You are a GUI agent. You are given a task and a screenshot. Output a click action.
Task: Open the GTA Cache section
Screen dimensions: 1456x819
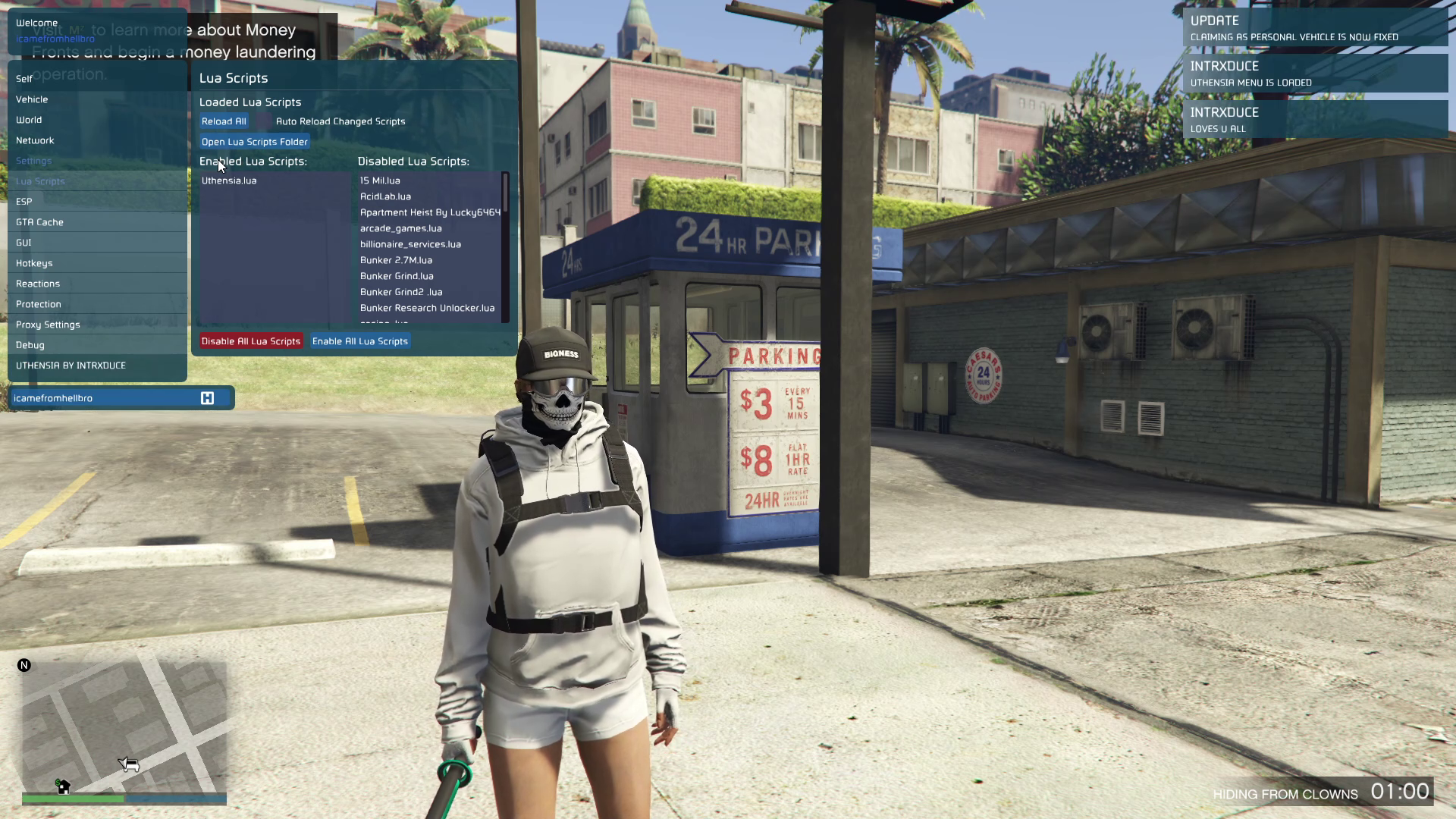[39, 222]
